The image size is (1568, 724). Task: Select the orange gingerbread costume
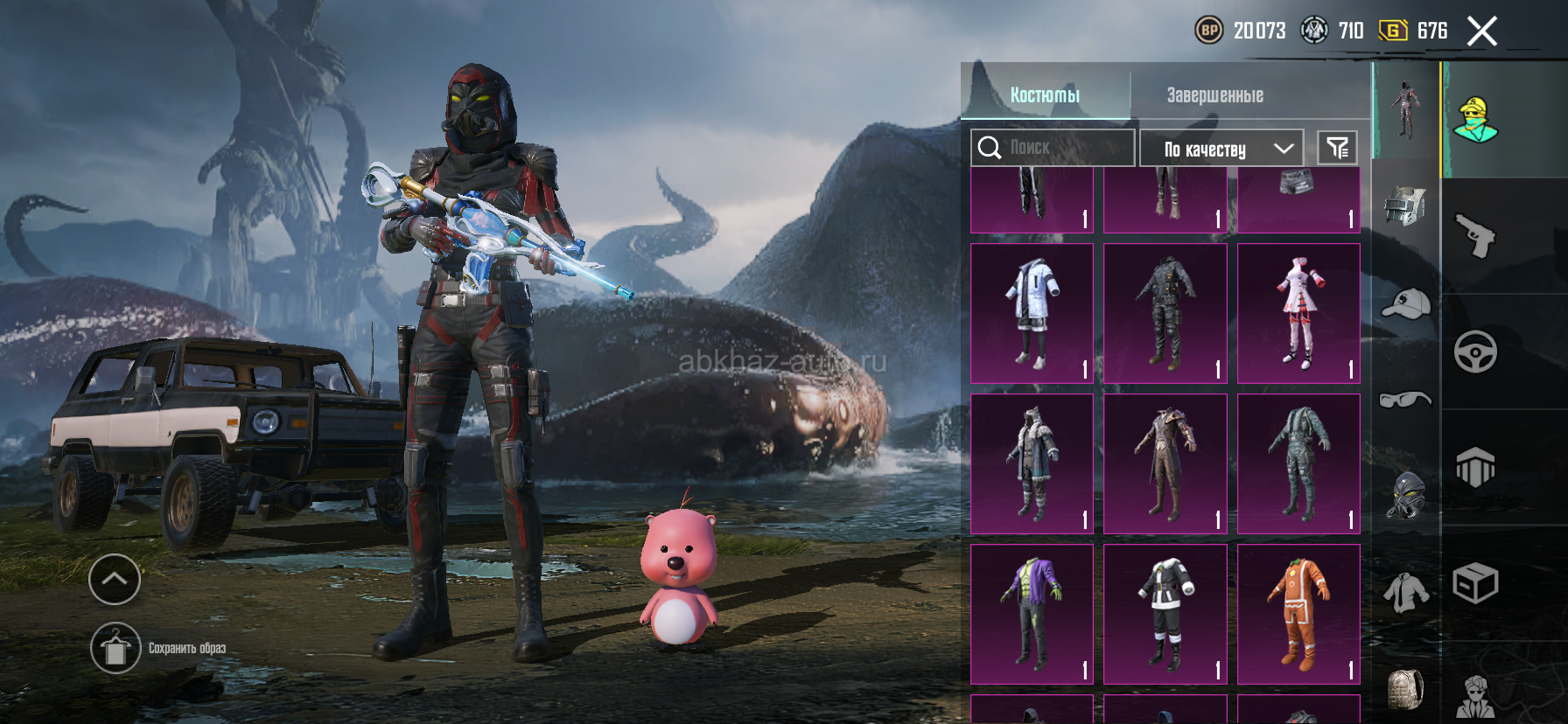coord(1298,614)
